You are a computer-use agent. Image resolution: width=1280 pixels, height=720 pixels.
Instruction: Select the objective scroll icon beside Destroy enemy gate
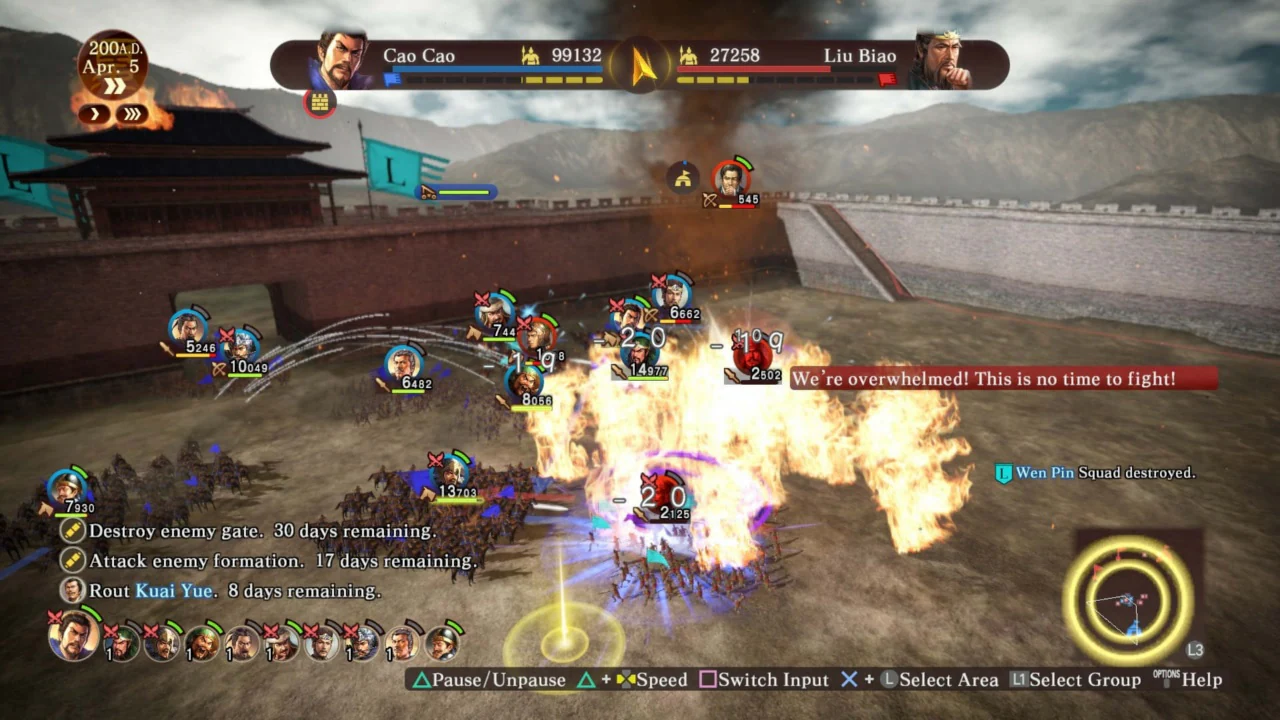coord(71,531)
